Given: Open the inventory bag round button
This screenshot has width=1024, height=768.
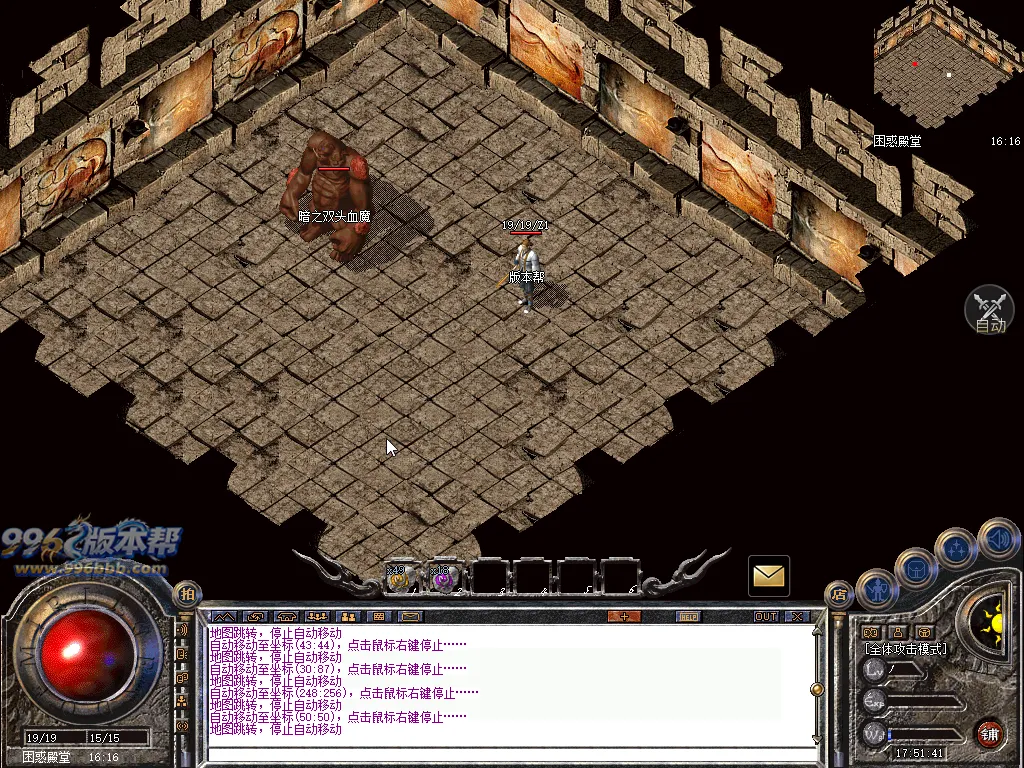Looking at the screenshot, I should tap(915, 569).
